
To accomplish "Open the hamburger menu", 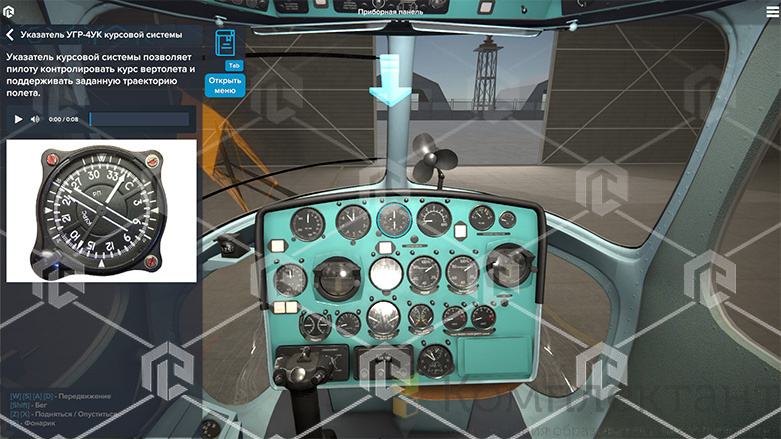I will (x=770, y=11).
